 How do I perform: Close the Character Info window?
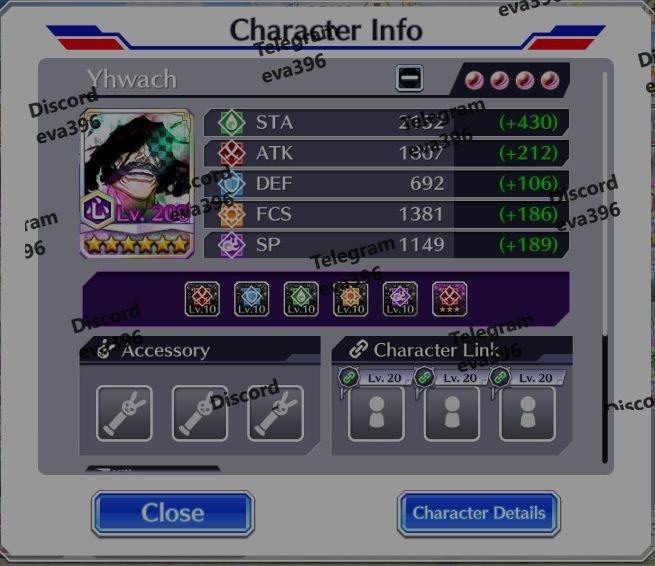pos(172,513)
